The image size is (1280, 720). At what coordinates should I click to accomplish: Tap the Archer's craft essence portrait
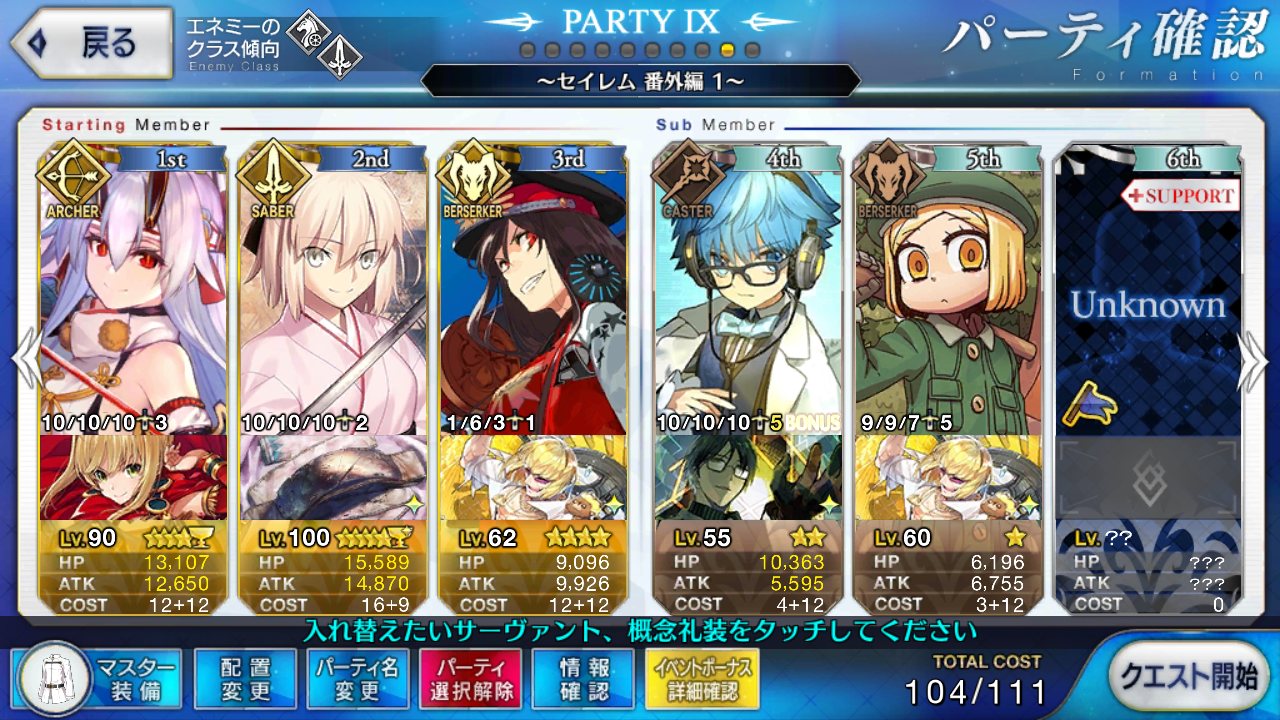coord(133,478)
